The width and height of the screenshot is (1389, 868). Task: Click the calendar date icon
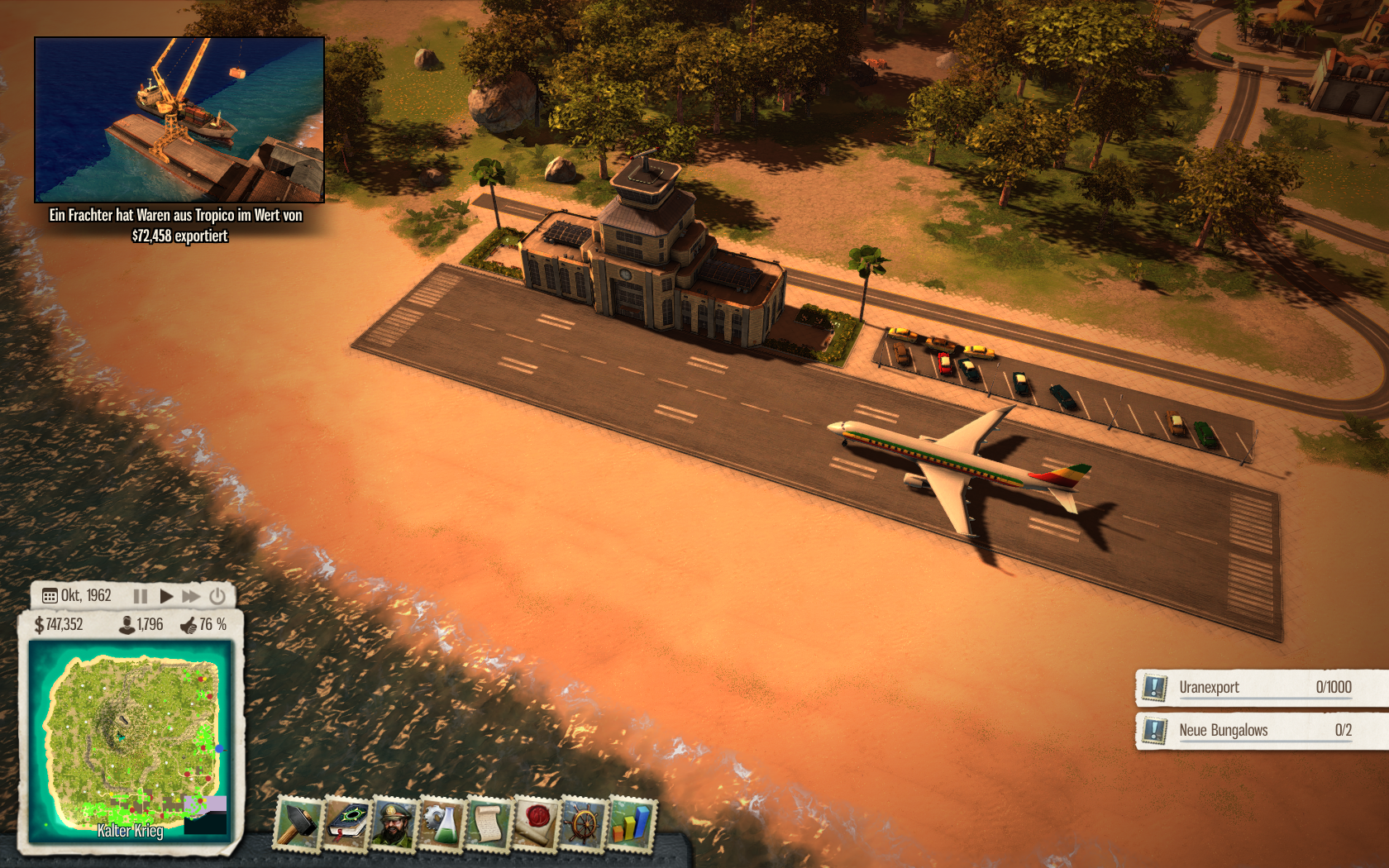click(50, 596)
